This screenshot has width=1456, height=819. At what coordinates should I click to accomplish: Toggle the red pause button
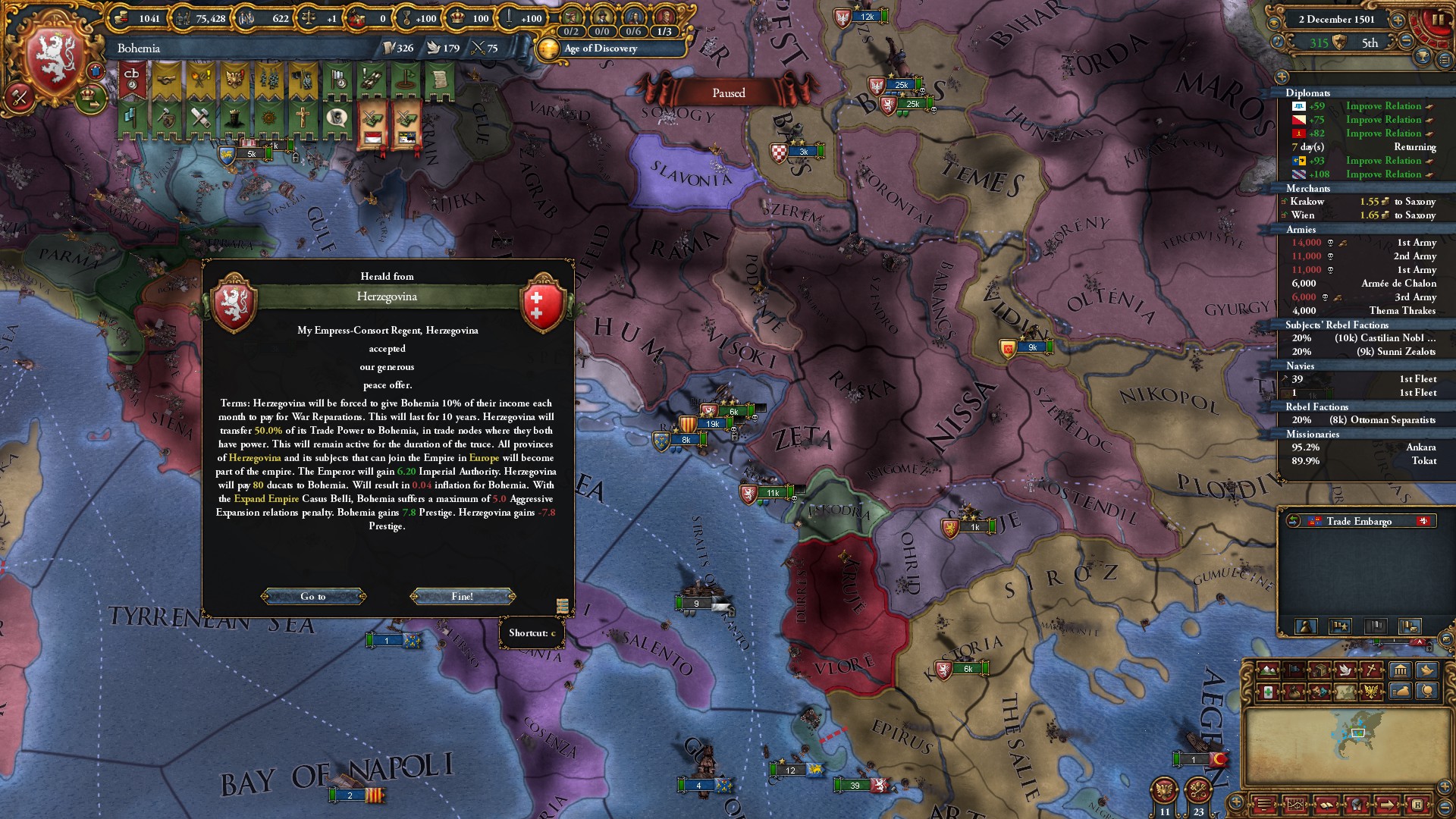click(1436, 20)
